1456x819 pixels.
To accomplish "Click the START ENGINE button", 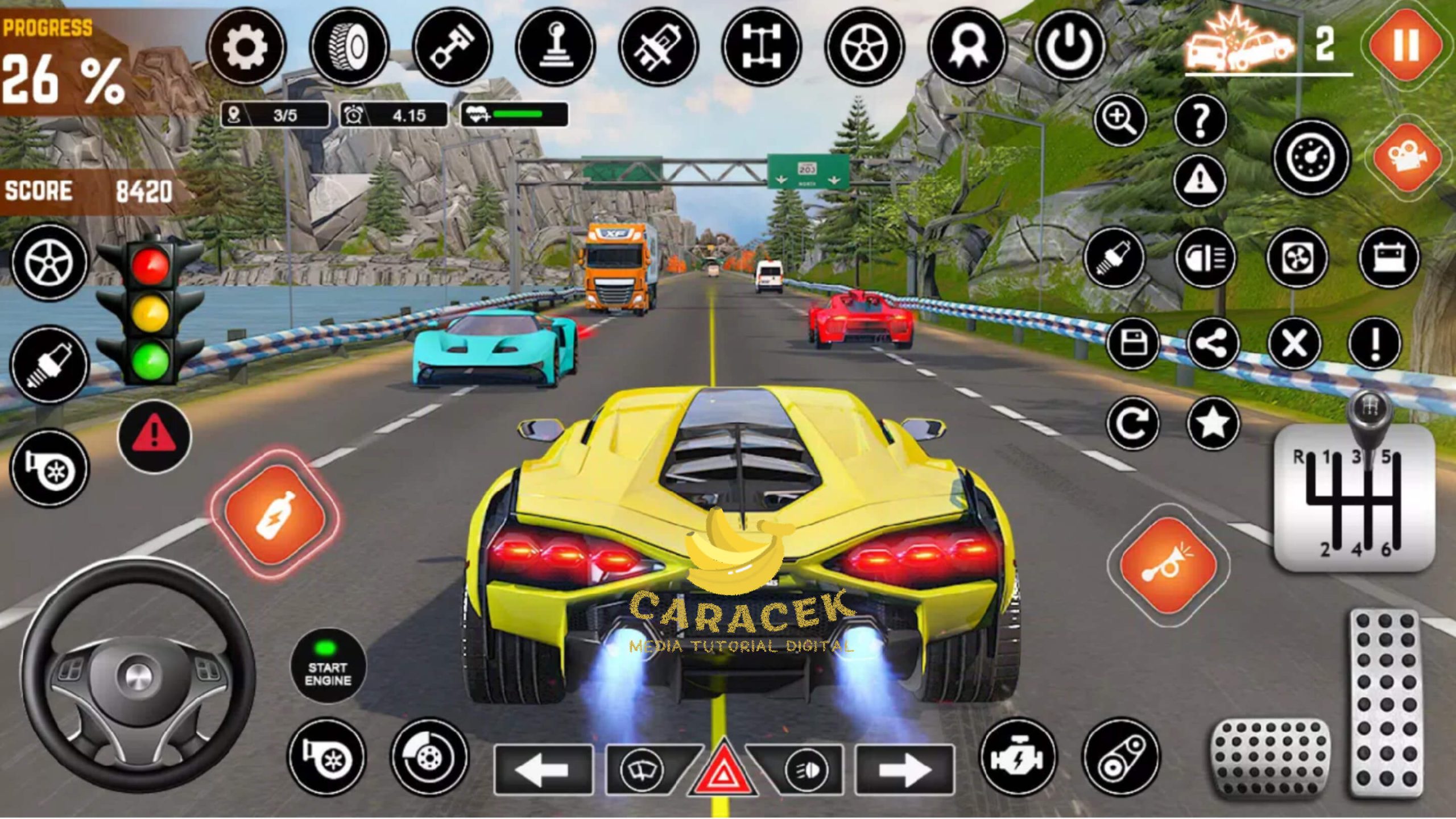I will (x=328, y=665).
